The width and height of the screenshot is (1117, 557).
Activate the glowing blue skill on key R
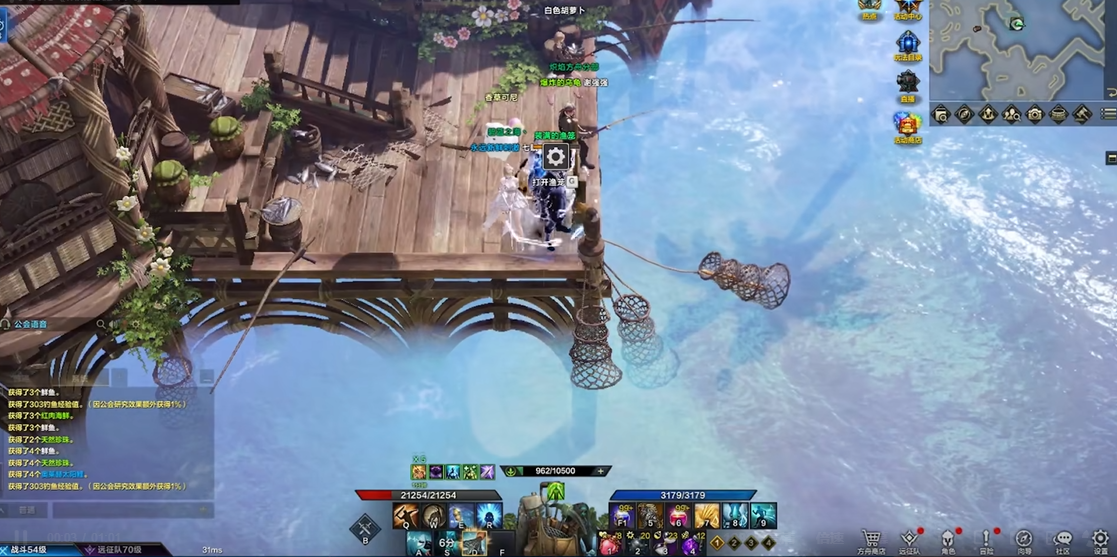488,516
